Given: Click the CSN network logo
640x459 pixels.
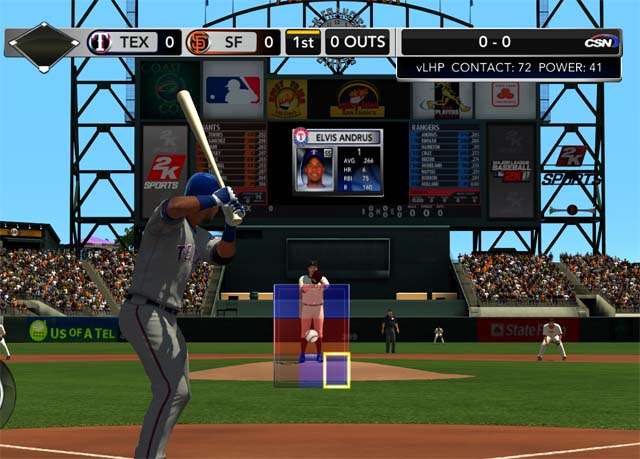Looking at the screenshot, I should point(599,42).
